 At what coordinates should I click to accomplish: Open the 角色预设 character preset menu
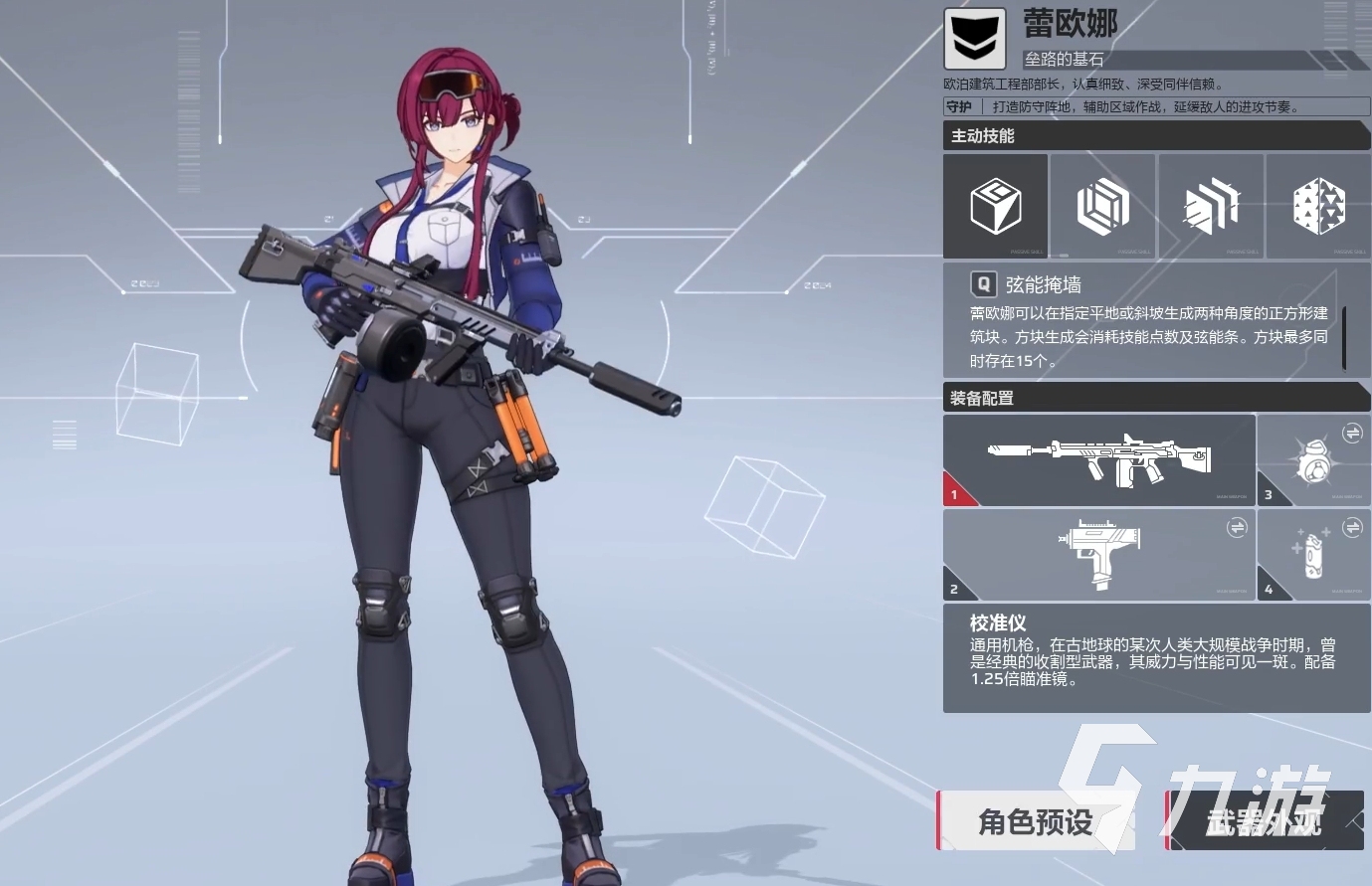[1036, 821]
